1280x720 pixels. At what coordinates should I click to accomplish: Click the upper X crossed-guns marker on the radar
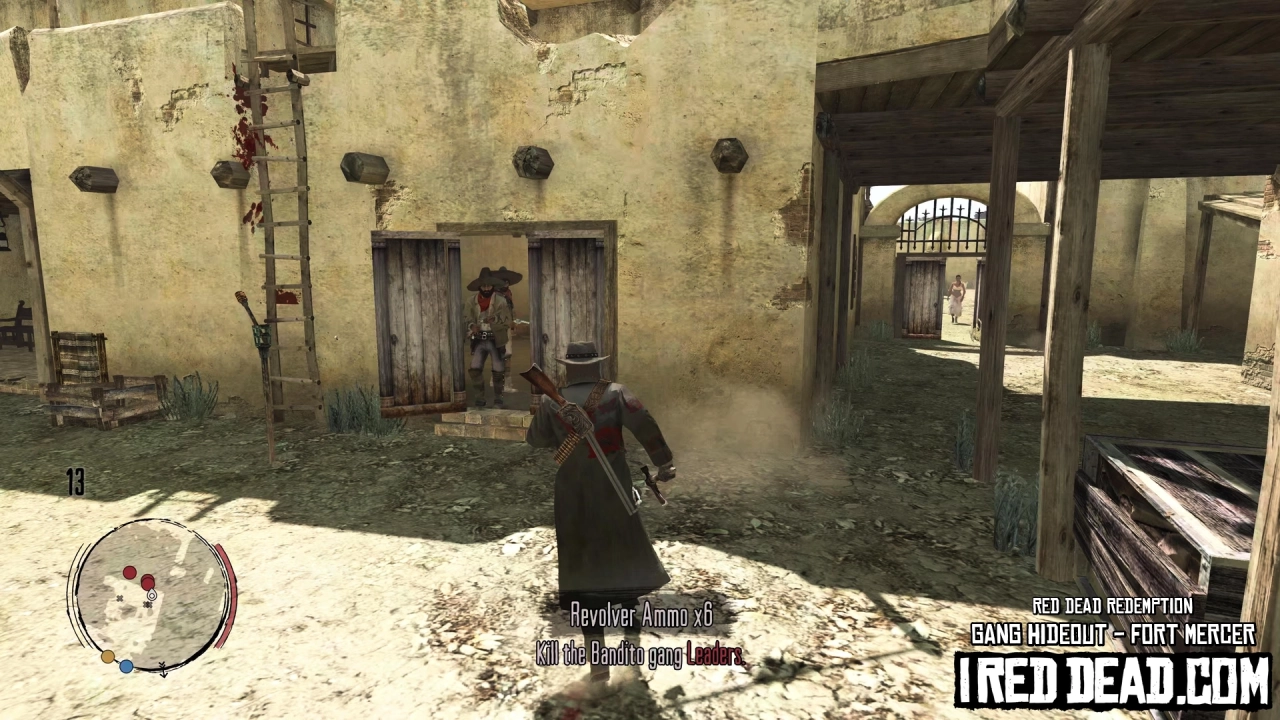(x=120, y=598)
